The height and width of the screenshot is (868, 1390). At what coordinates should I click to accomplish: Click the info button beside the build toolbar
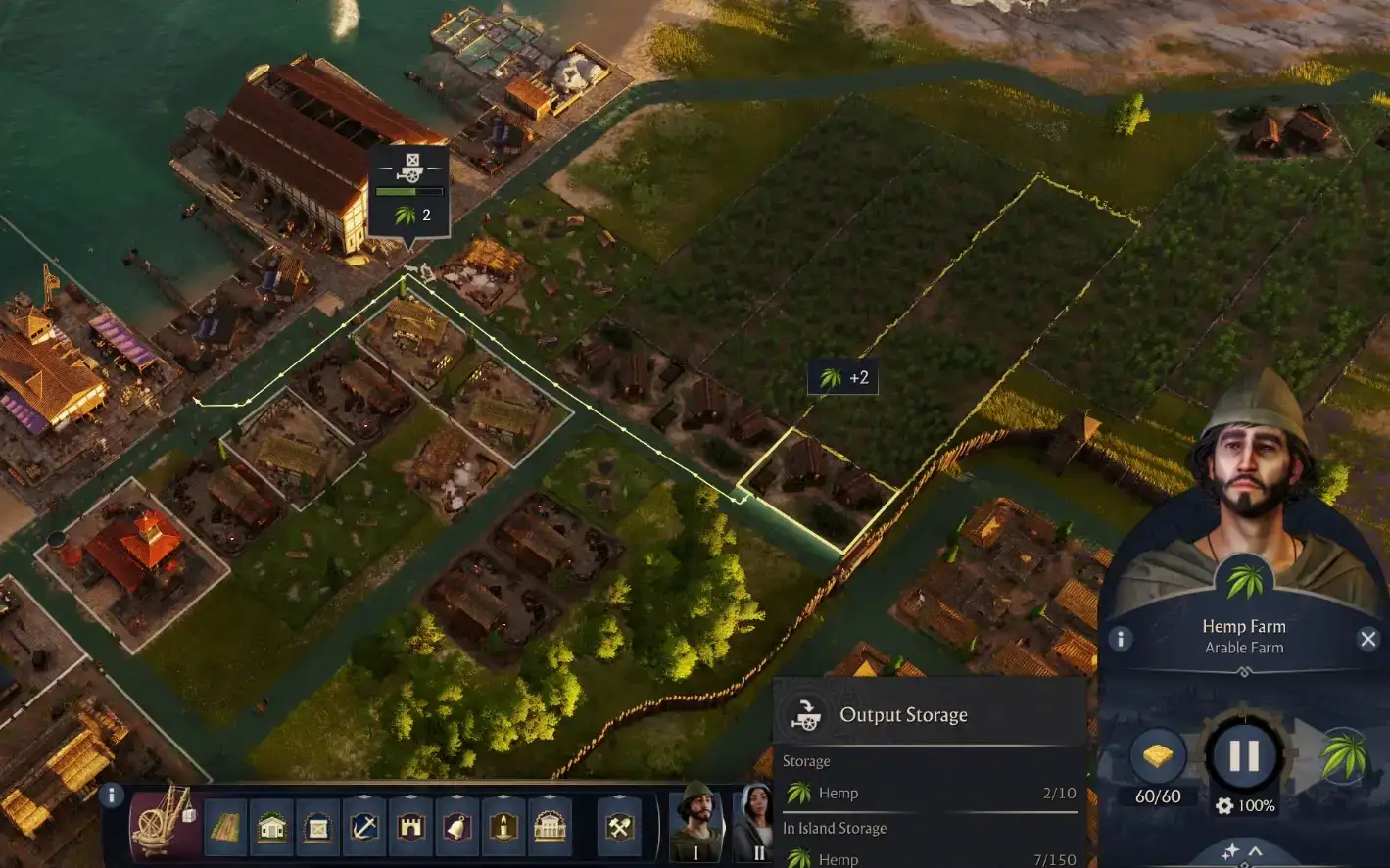[x=112, y=796]
